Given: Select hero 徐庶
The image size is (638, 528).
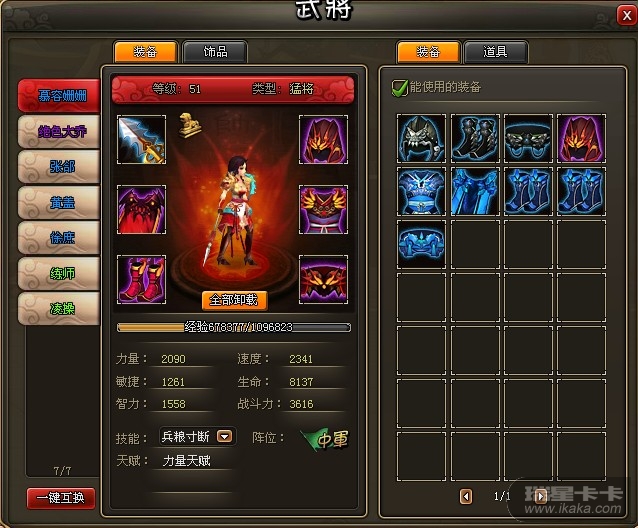Looking at the screenshot, I should (61, 237).
